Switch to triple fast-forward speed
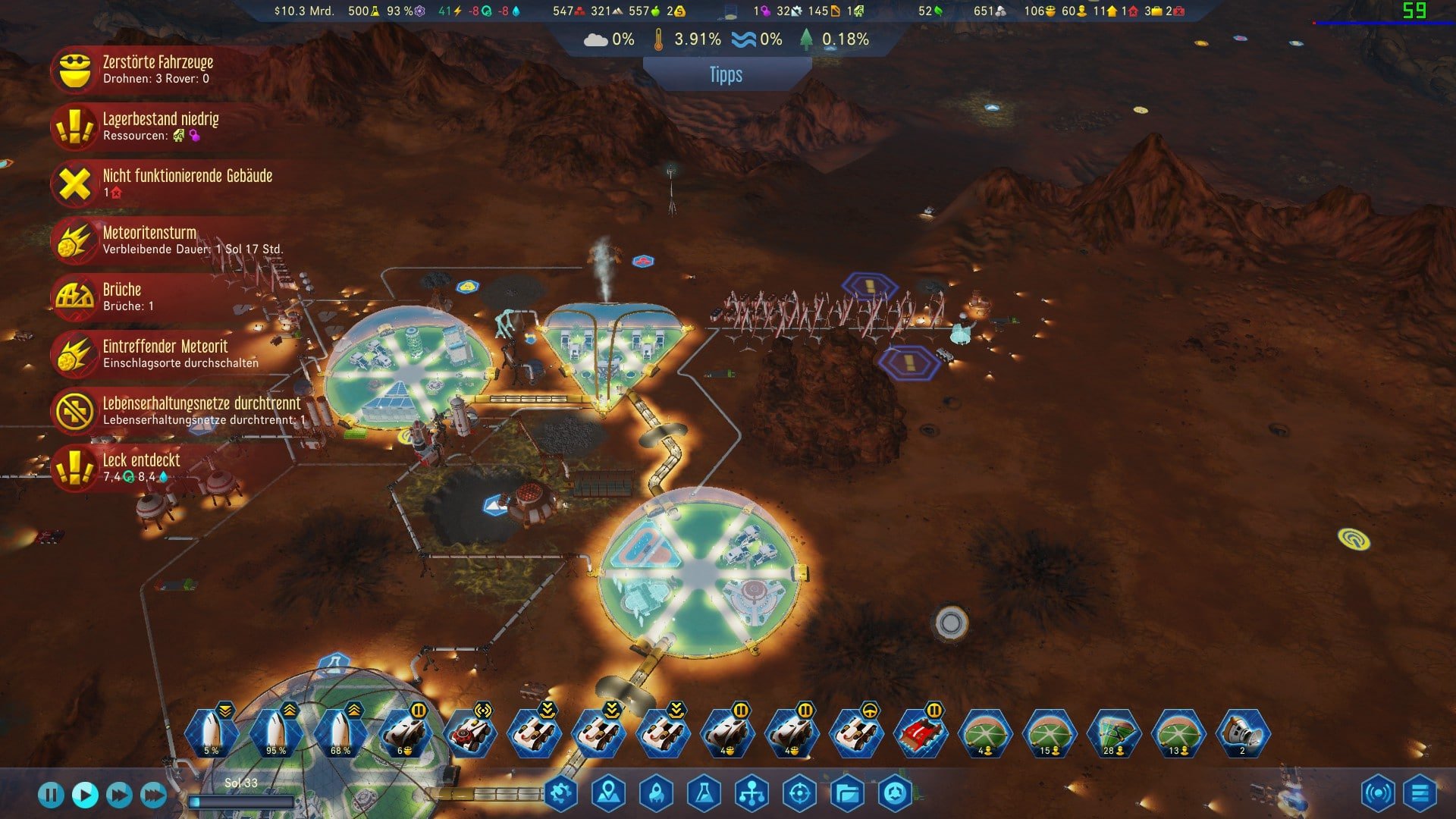 [x=153, y=795]
